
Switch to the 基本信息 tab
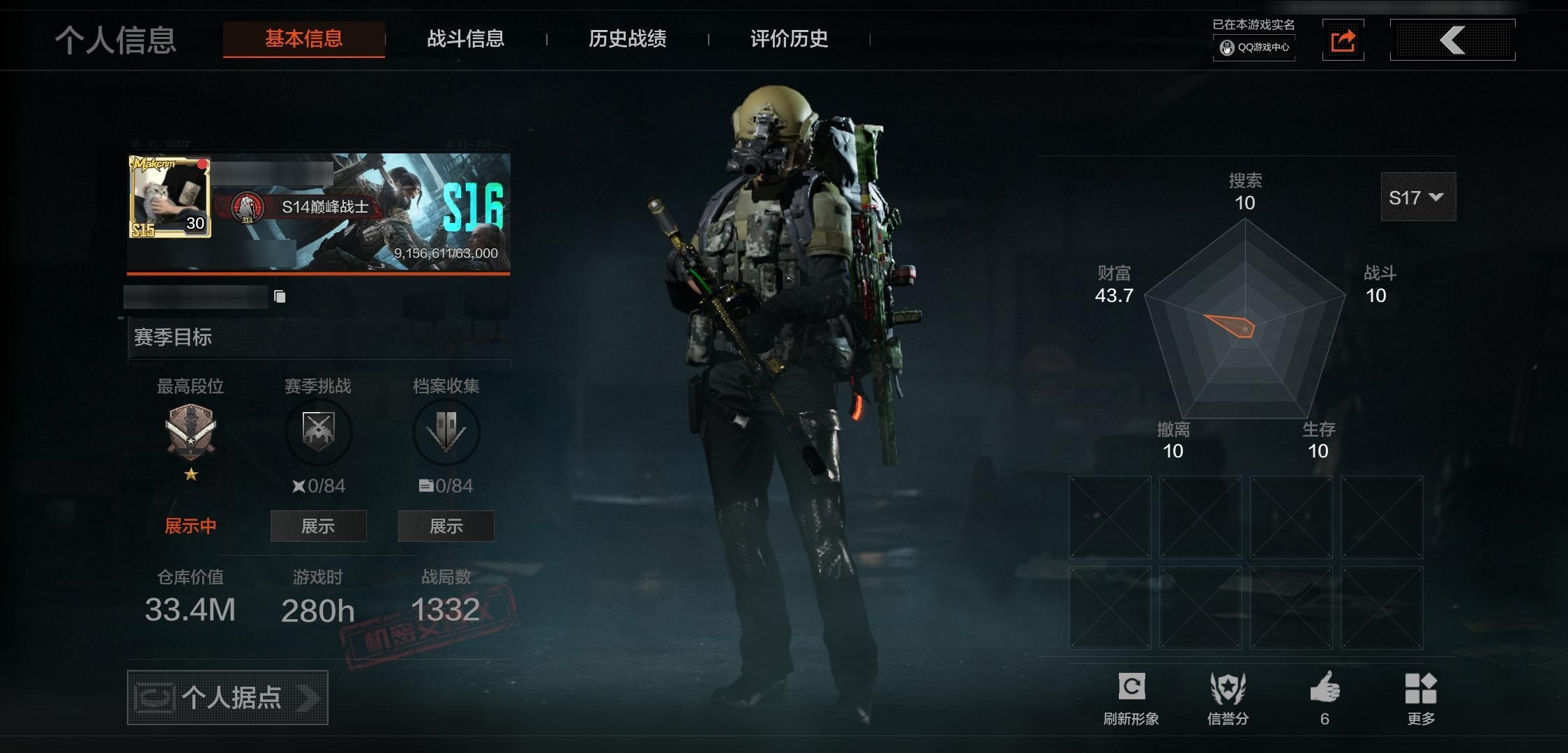(303, 39)
